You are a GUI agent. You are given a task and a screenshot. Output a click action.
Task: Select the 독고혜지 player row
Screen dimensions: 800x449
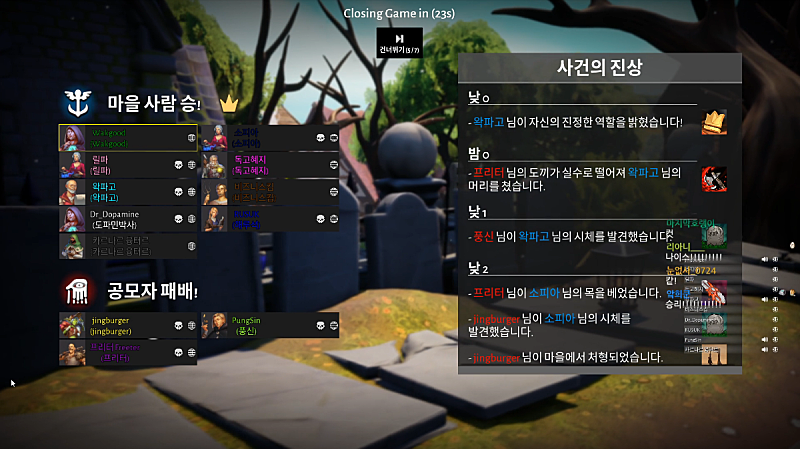271,164
